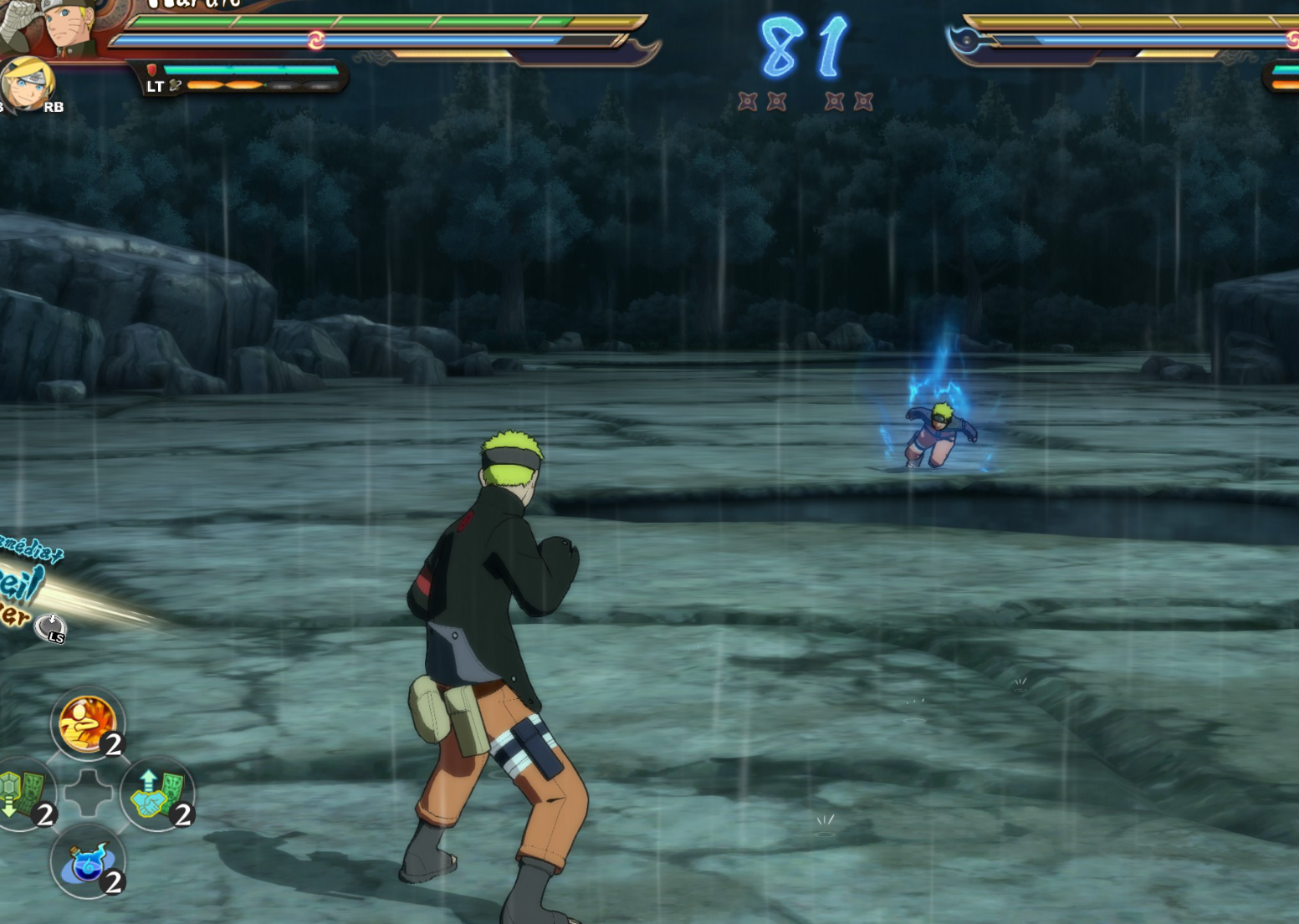Screen dimensions: 1299x924
Task: Select the blue chakra potion item
Action: pyautogui.click(x=87, y=862)
